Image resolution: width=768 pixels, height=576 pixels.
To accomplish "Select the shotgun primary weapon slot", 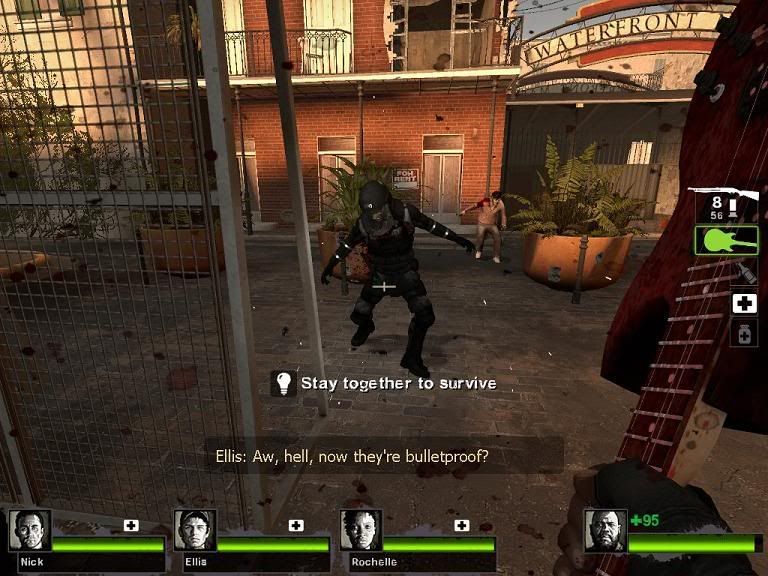I will point(727,204).
